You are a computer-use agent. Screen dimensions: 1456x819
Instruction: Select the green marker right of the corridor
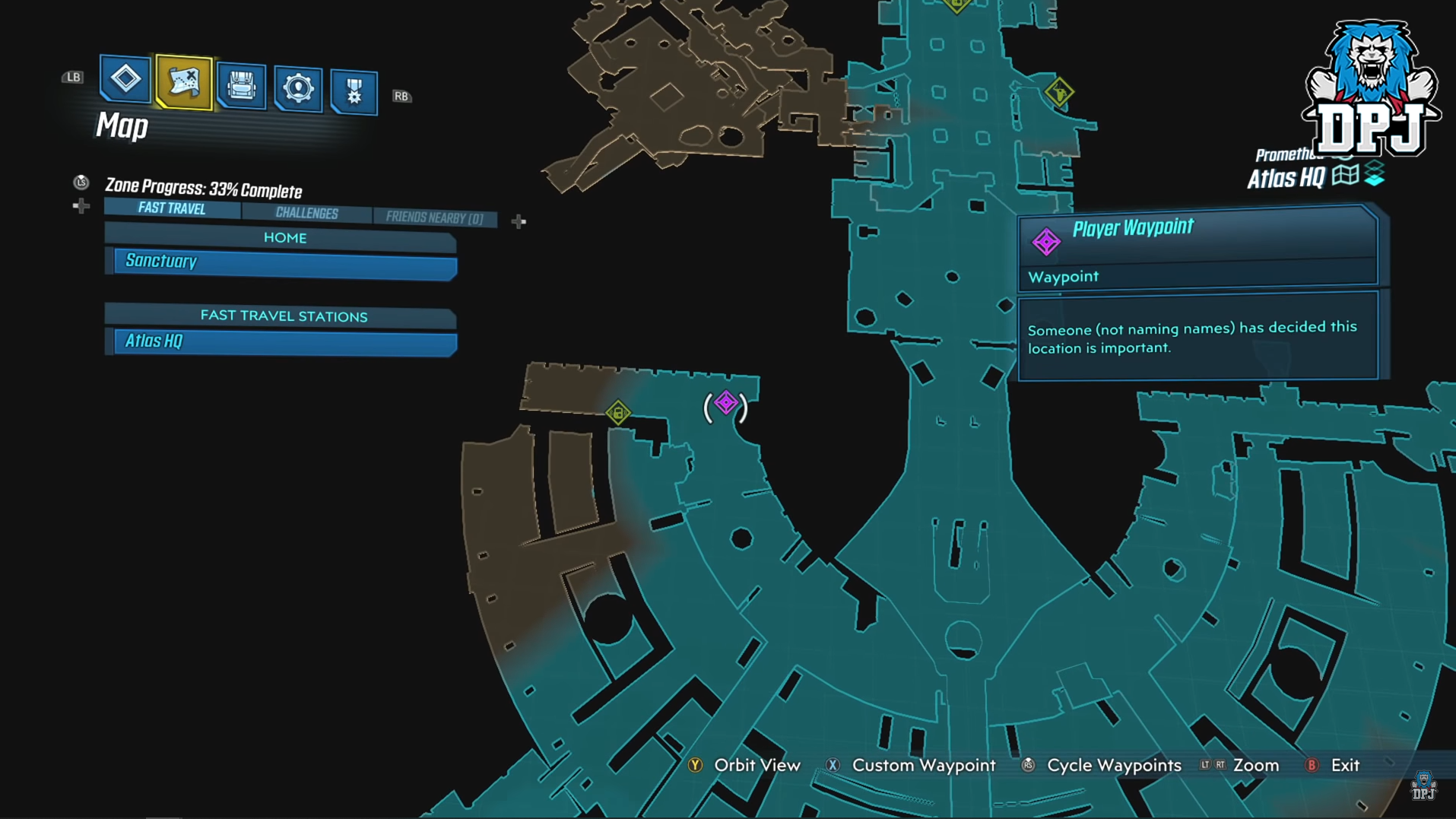click(1058, 93)
